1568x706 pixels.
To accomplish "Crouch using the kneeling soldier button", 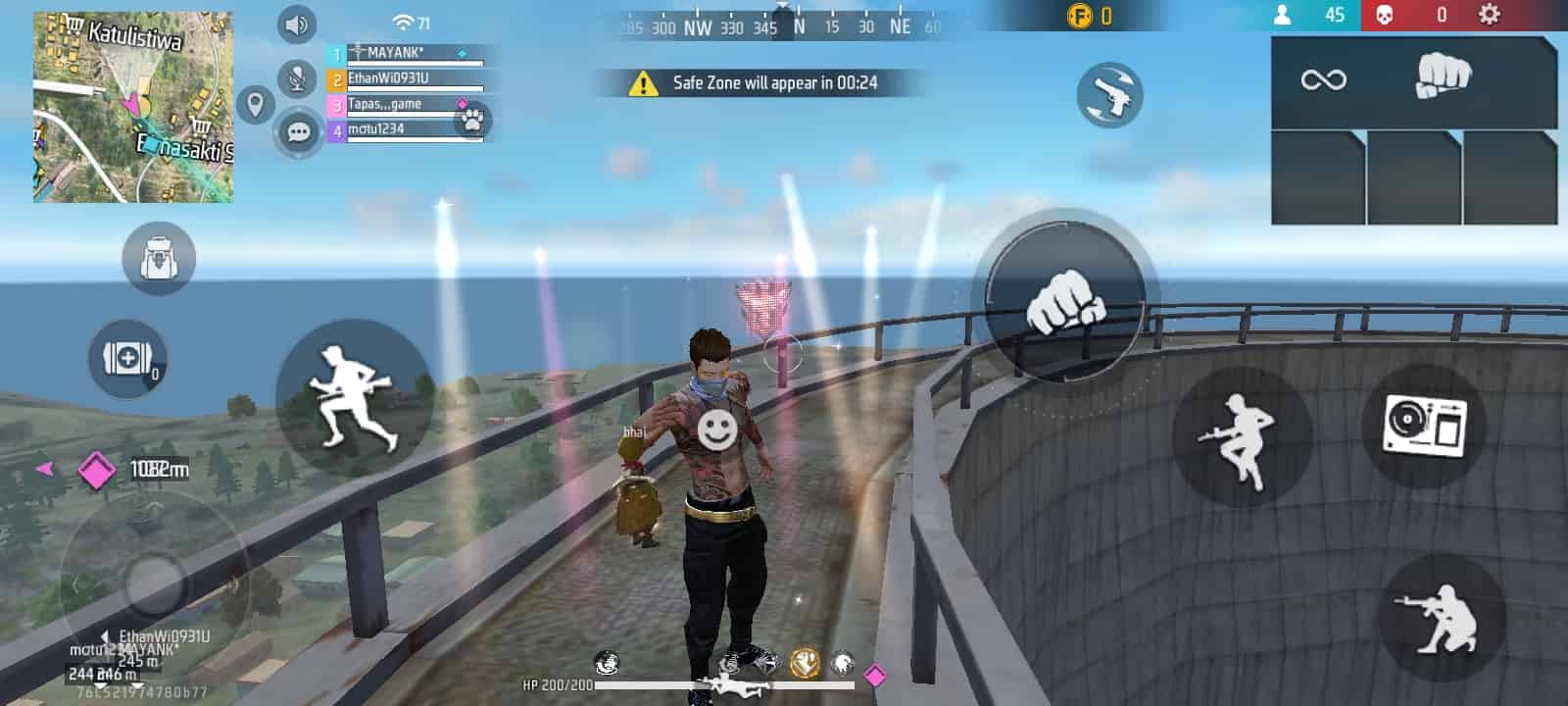I will pyautogui.click(x=1441, y=618).
